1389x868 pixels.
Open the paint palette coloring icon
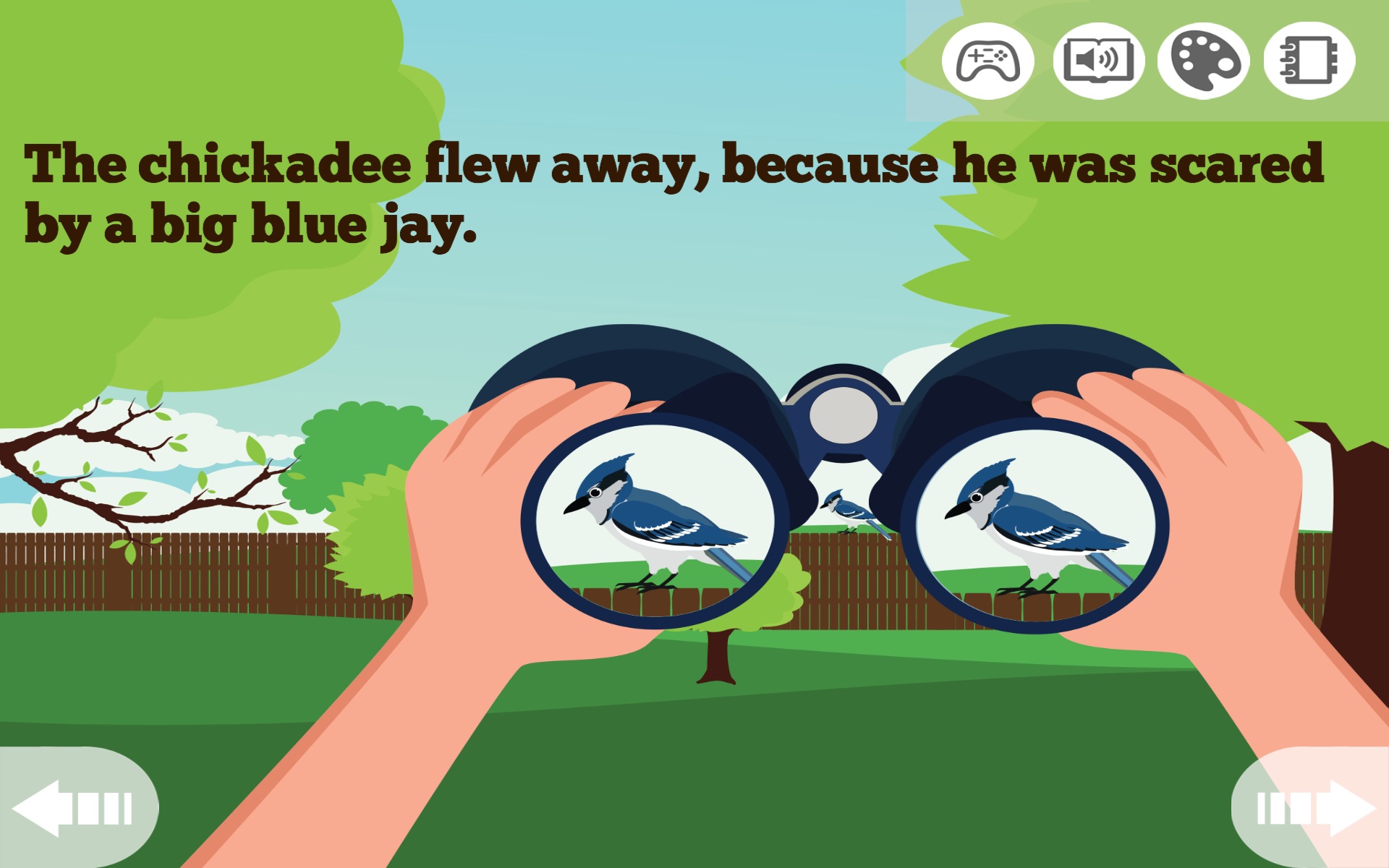(1204, 61)
